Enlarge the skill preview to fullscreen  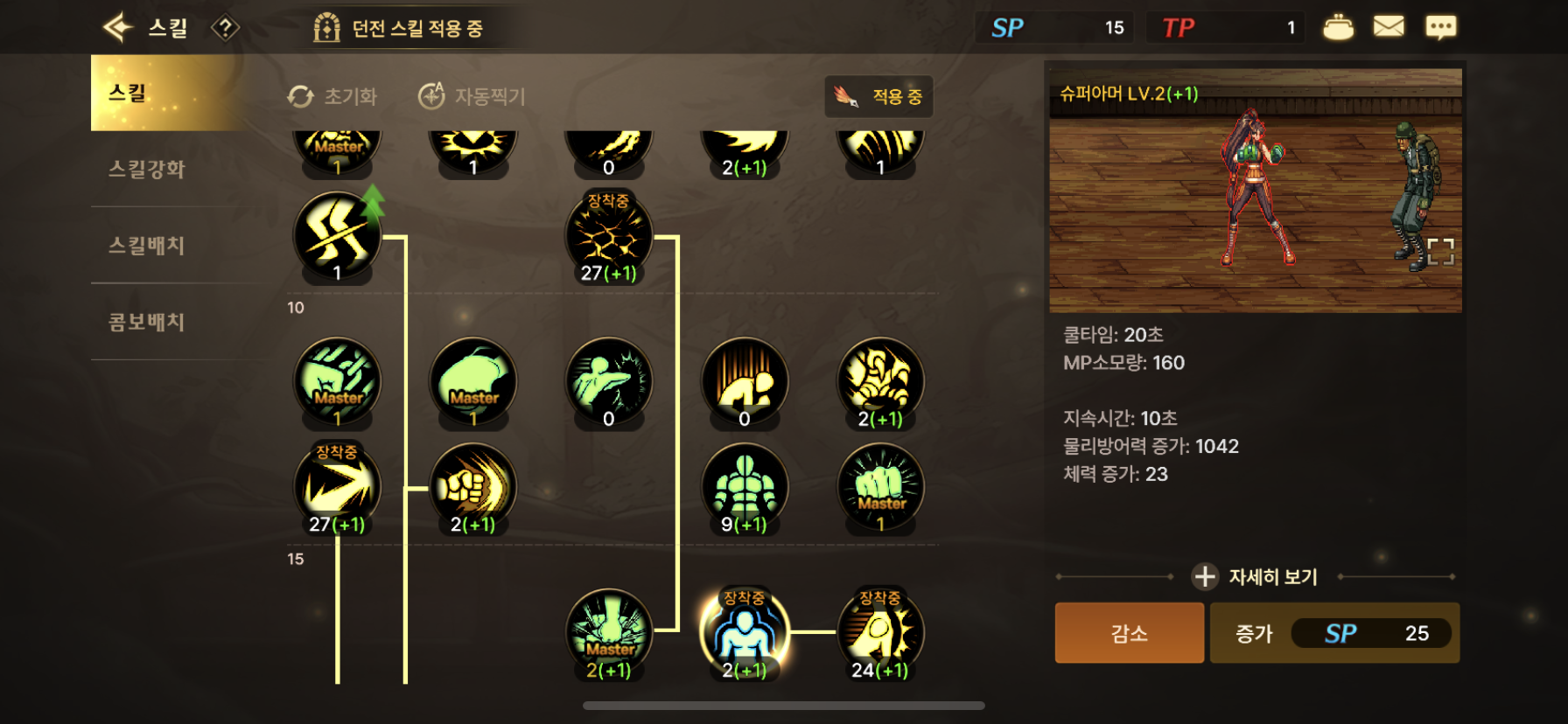(x=1440, y=251)
